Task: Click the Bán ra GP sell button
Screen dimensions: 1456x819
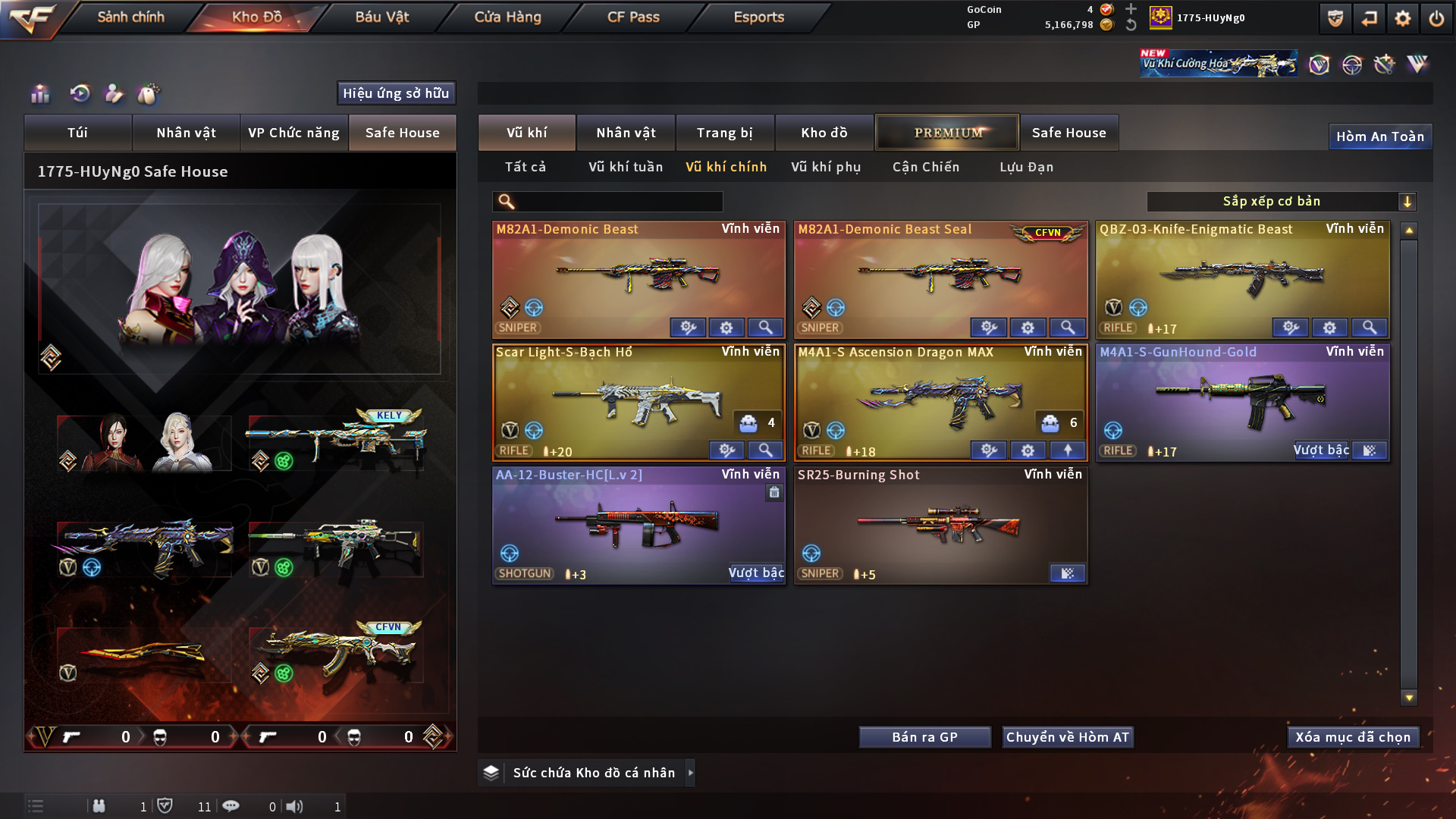Action: (x=924, y=737)
